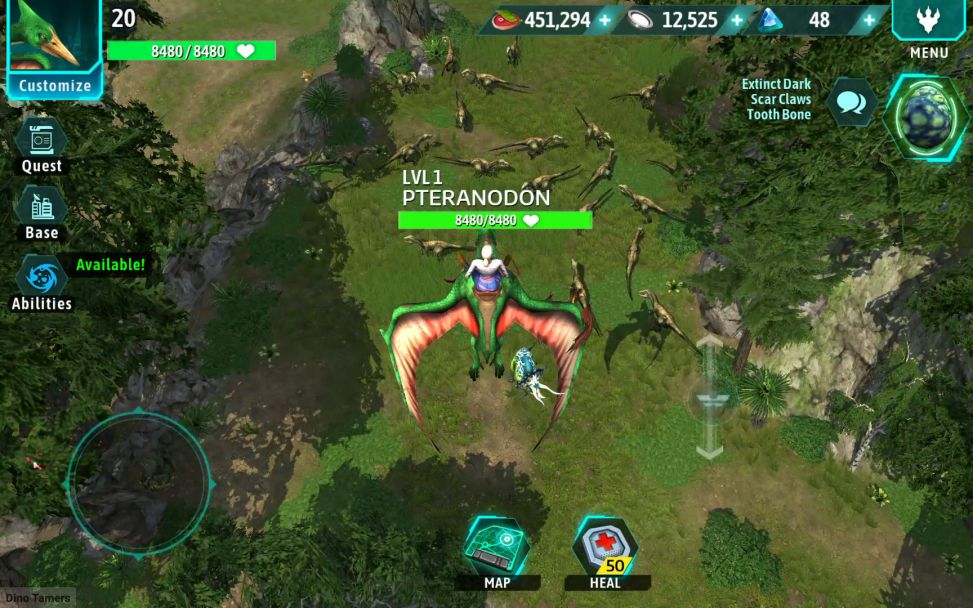This screenshot has height=608, width=973.
Task: Tap the altitude up-down arrows control
Action: click(709, 397)
